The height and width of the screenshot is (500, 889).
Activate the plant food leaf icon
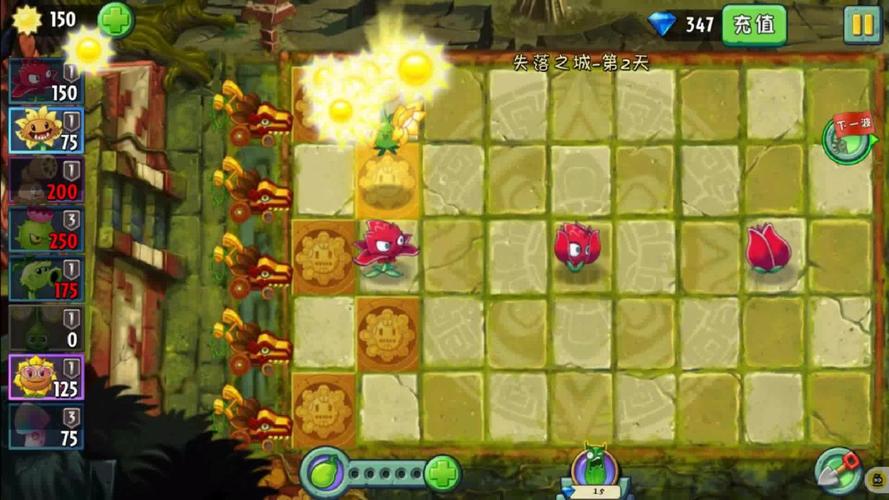[x=325, y=472]
